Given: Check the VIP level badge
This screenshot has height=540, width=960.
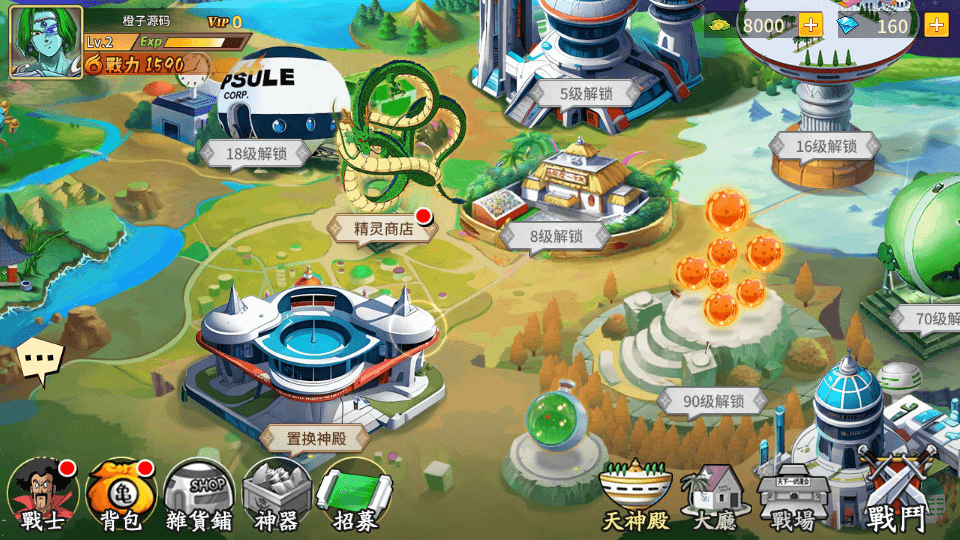Looking at the screenshot, I should pyautogui.click(x=225, y=22).
